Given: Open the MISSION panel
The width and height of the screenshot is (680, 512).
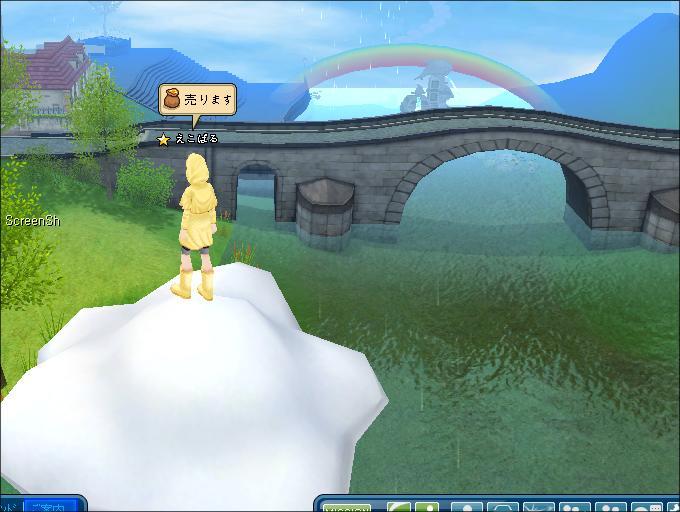Looking at the screenshot, I should 349,508.
